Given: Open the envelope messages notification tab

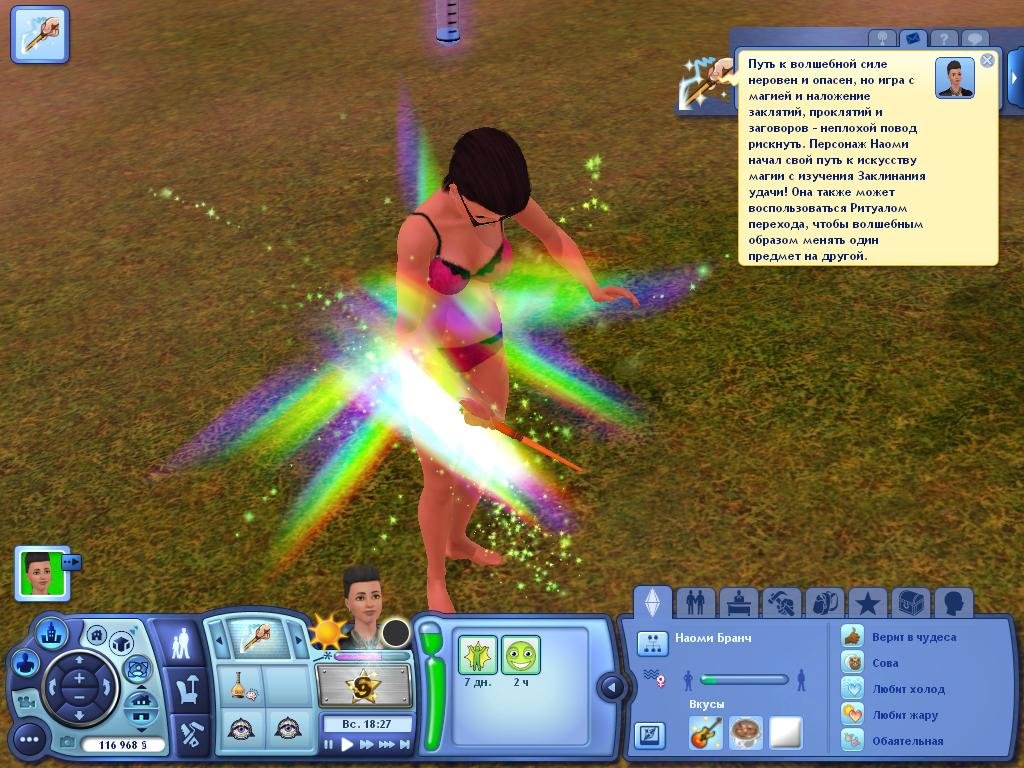Looking at the screenshot, I should click(911, 39).
